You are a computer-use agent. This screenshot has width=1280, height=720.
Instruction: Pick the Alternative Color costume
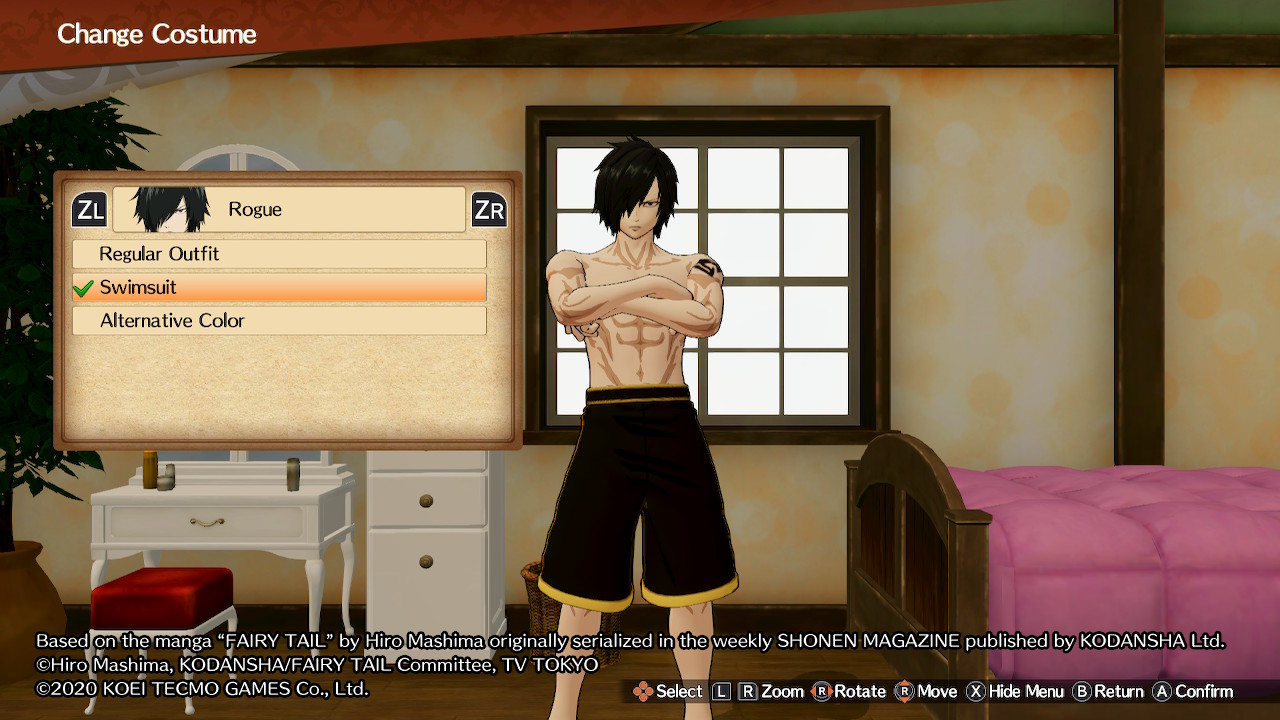279,321
